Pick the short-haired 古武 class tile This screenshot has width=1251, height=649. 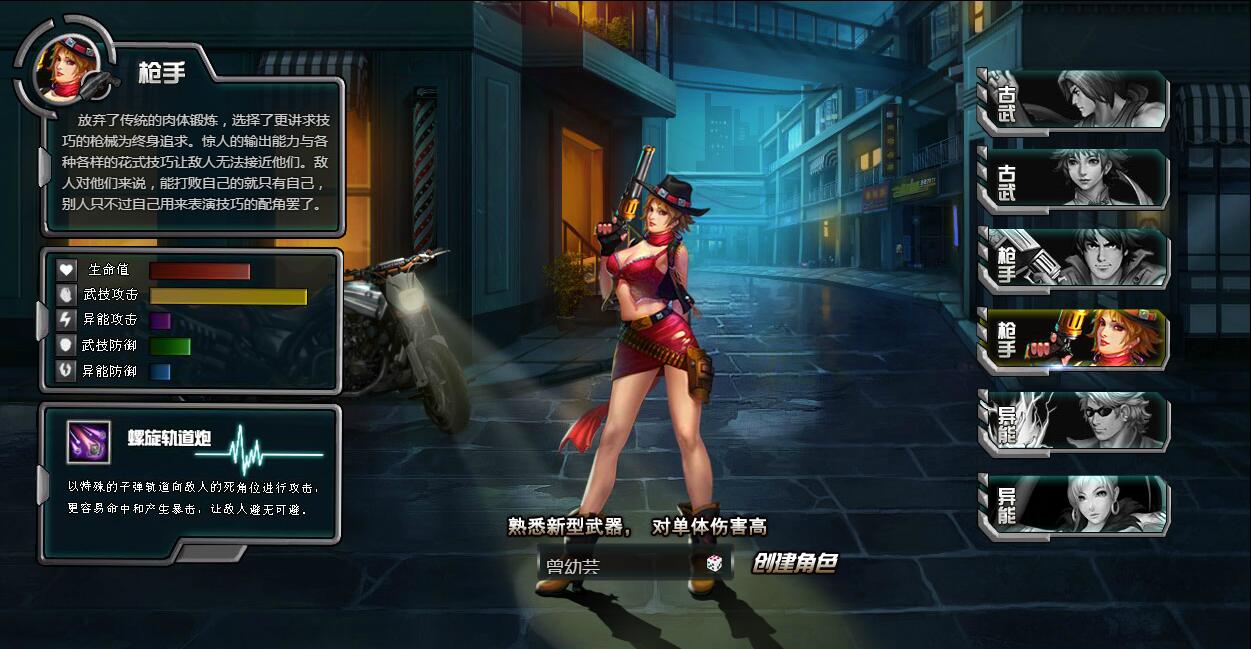[x=1074, y=180]
